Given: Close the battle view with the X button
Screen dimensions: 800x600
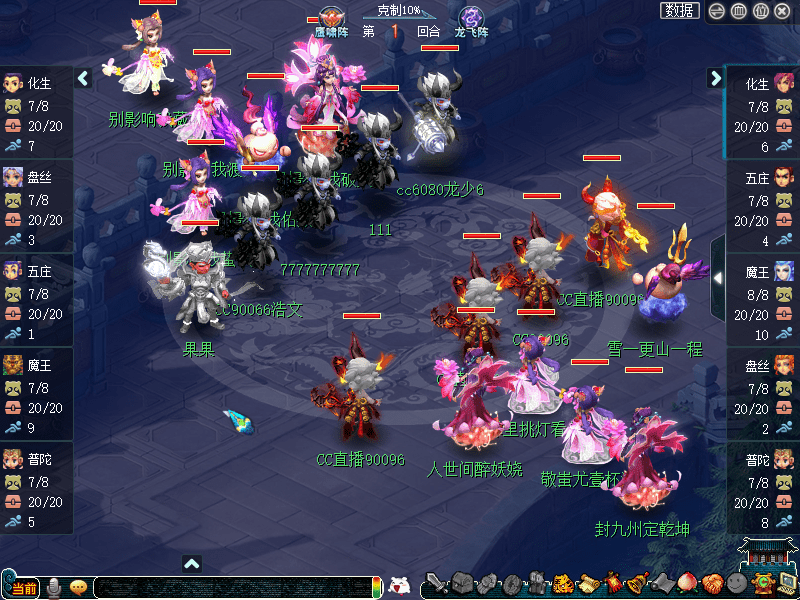Looking at the screenshot, I should 783,11.
